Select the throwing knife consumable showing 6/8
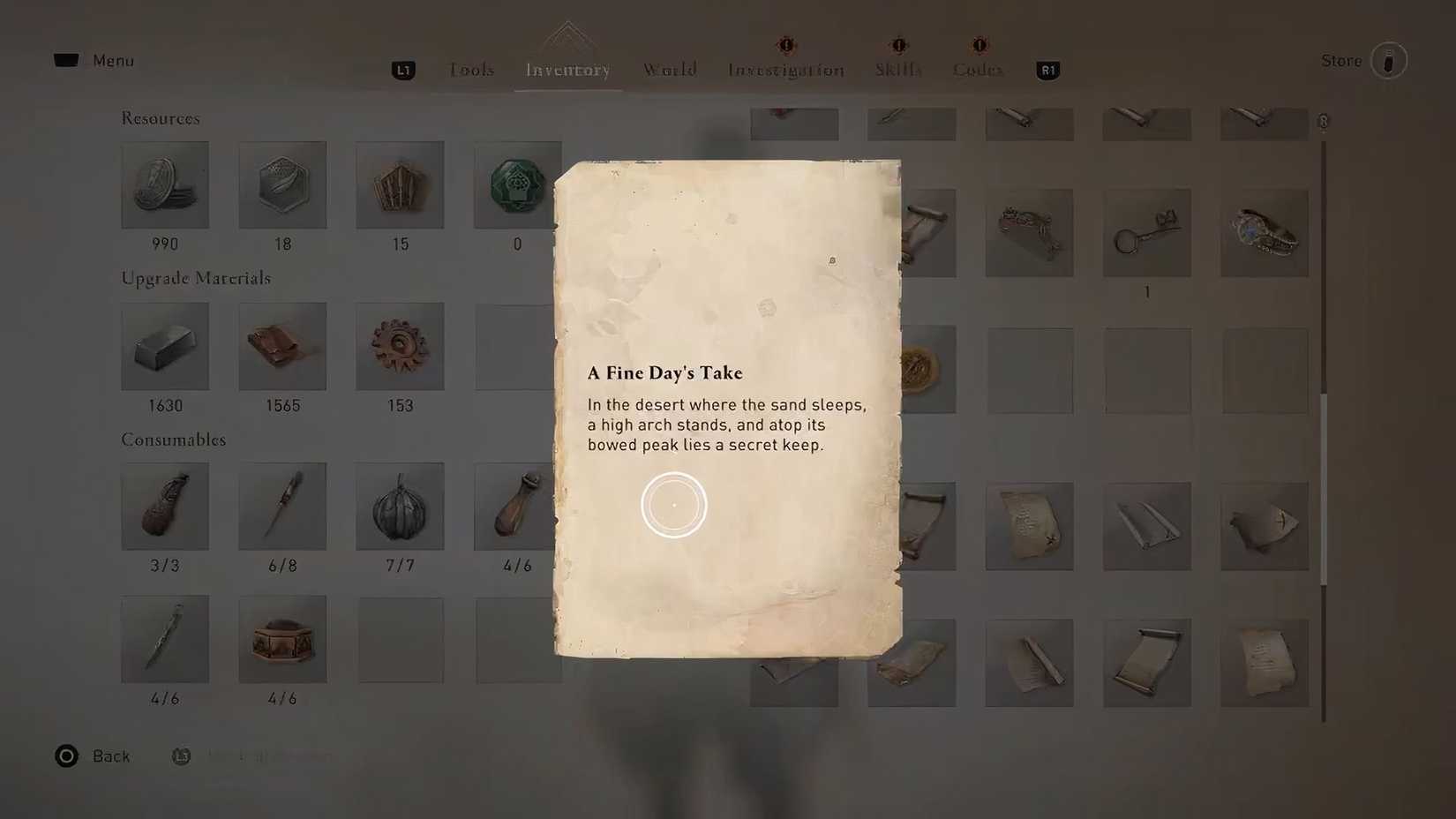 point(282,506)
